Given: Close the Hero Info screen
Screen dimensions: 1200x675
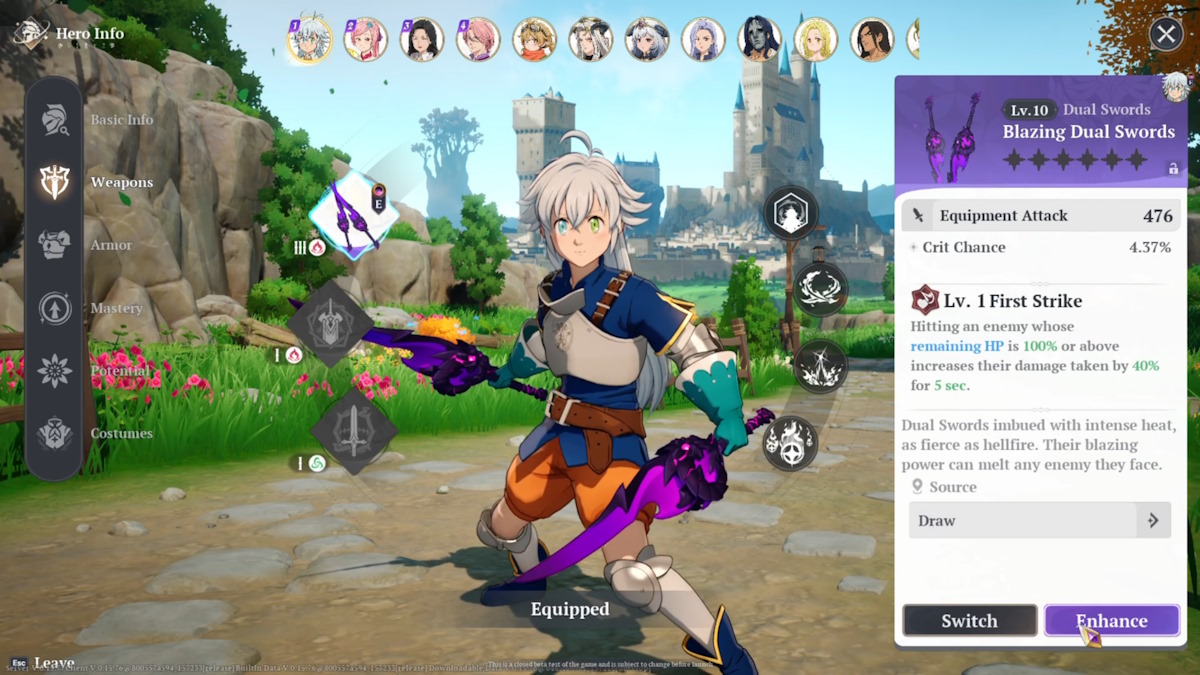Looking at the screenshot, I should [x=1166, y=35].
